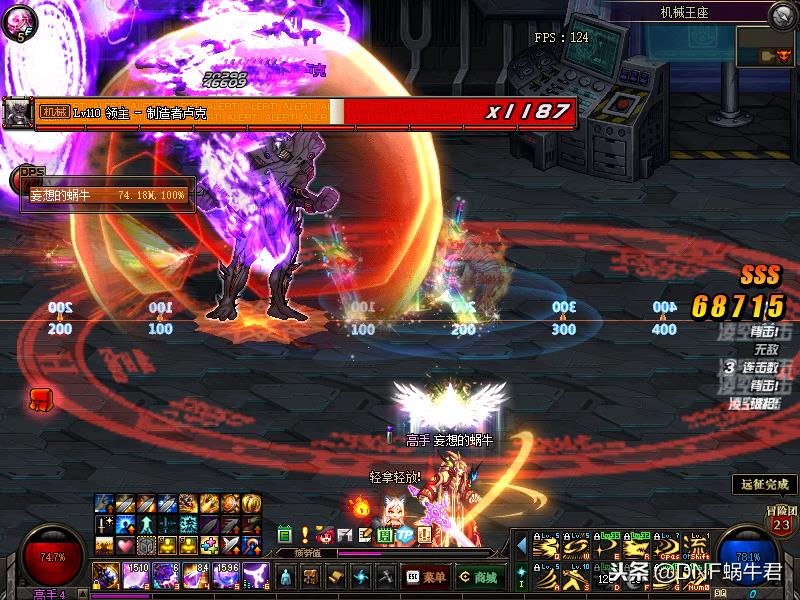Click the boss portrait next to 制造者卢克
The height and width of the screenshot is (600, 800).
click(x=16, y=112)
